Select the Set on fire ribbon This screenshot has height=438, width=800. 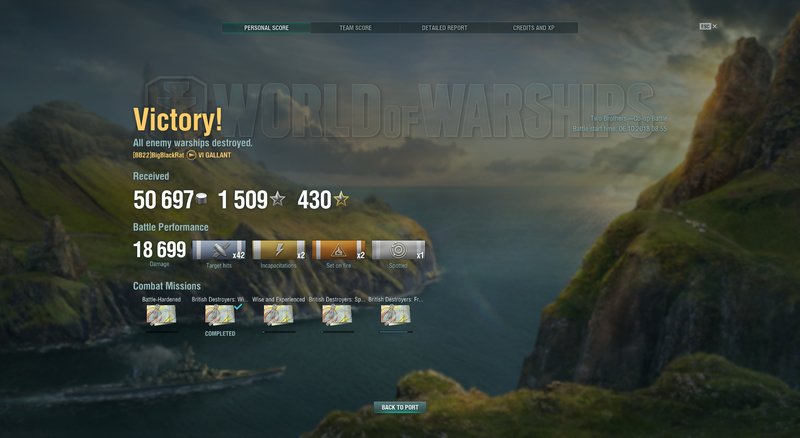(x=339, y=249)
